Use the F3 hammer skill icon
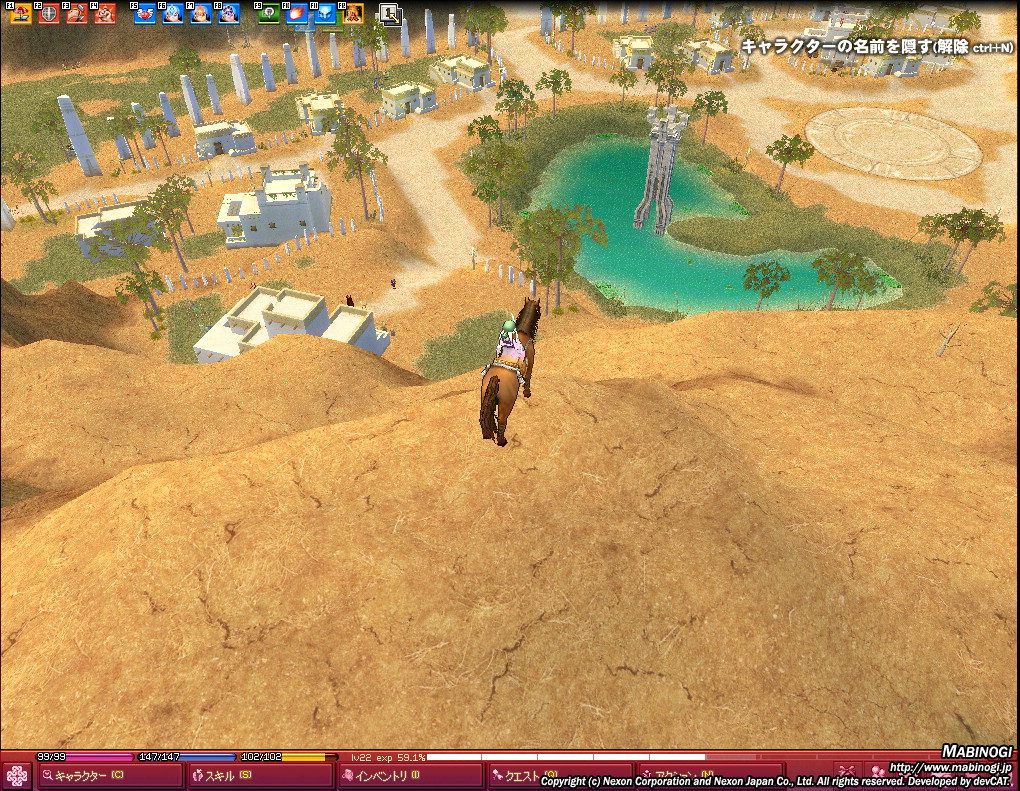Image resolution: width=1020 pixels, height=791 pixels. [x=76, y=13]
